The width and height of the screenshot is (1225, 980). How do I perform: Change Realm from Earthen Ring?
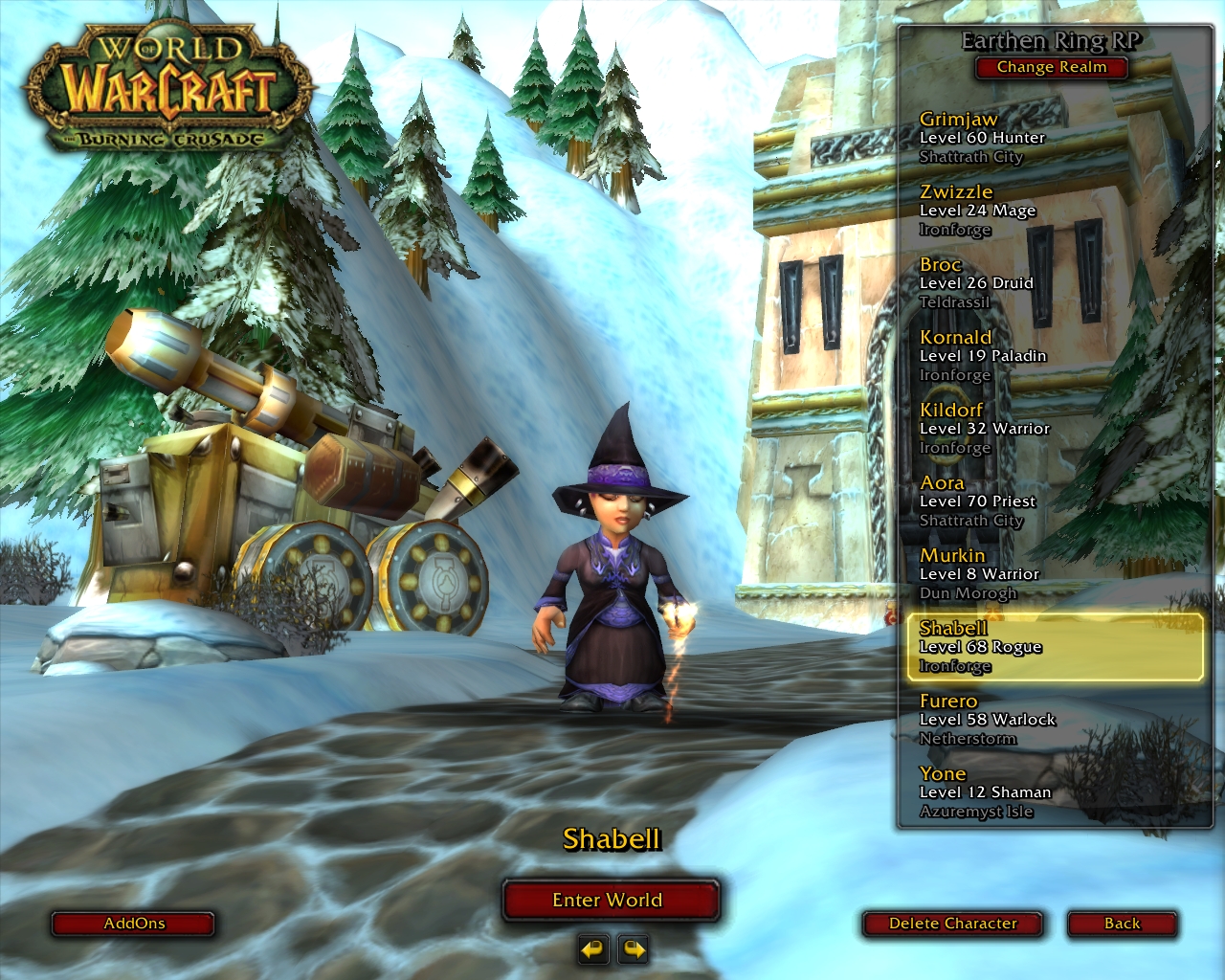(1051, 67)
